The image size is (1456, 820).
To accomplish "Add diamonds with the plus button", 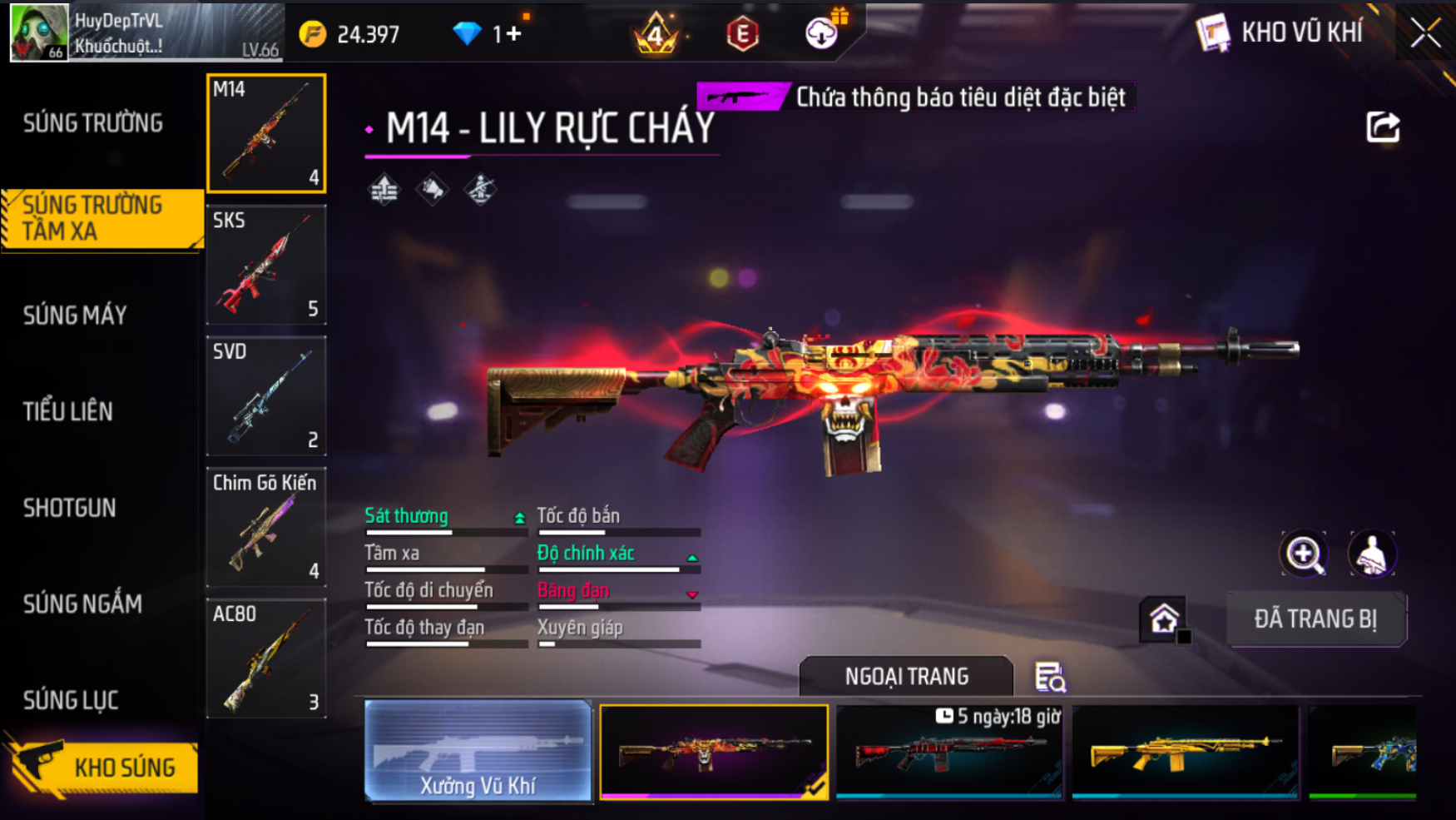I will pyautogui.click(x=513, y=33).
